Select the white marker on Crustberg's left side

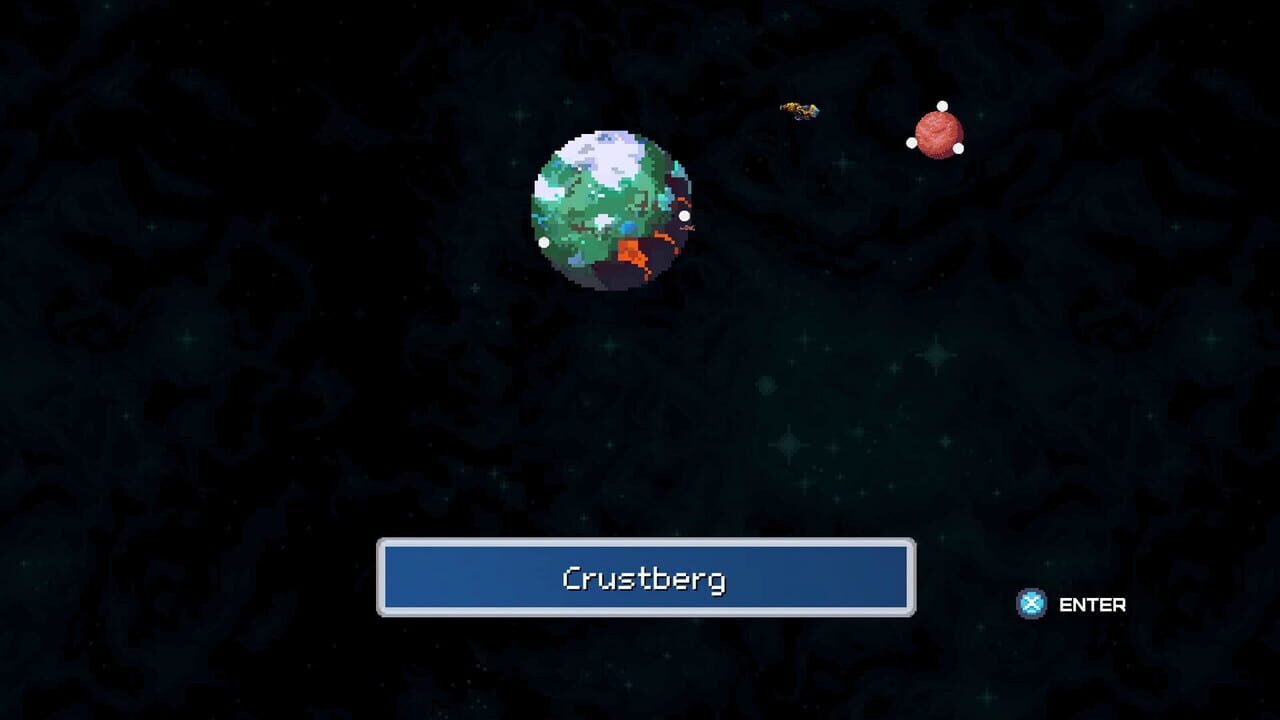coord(543,240)
